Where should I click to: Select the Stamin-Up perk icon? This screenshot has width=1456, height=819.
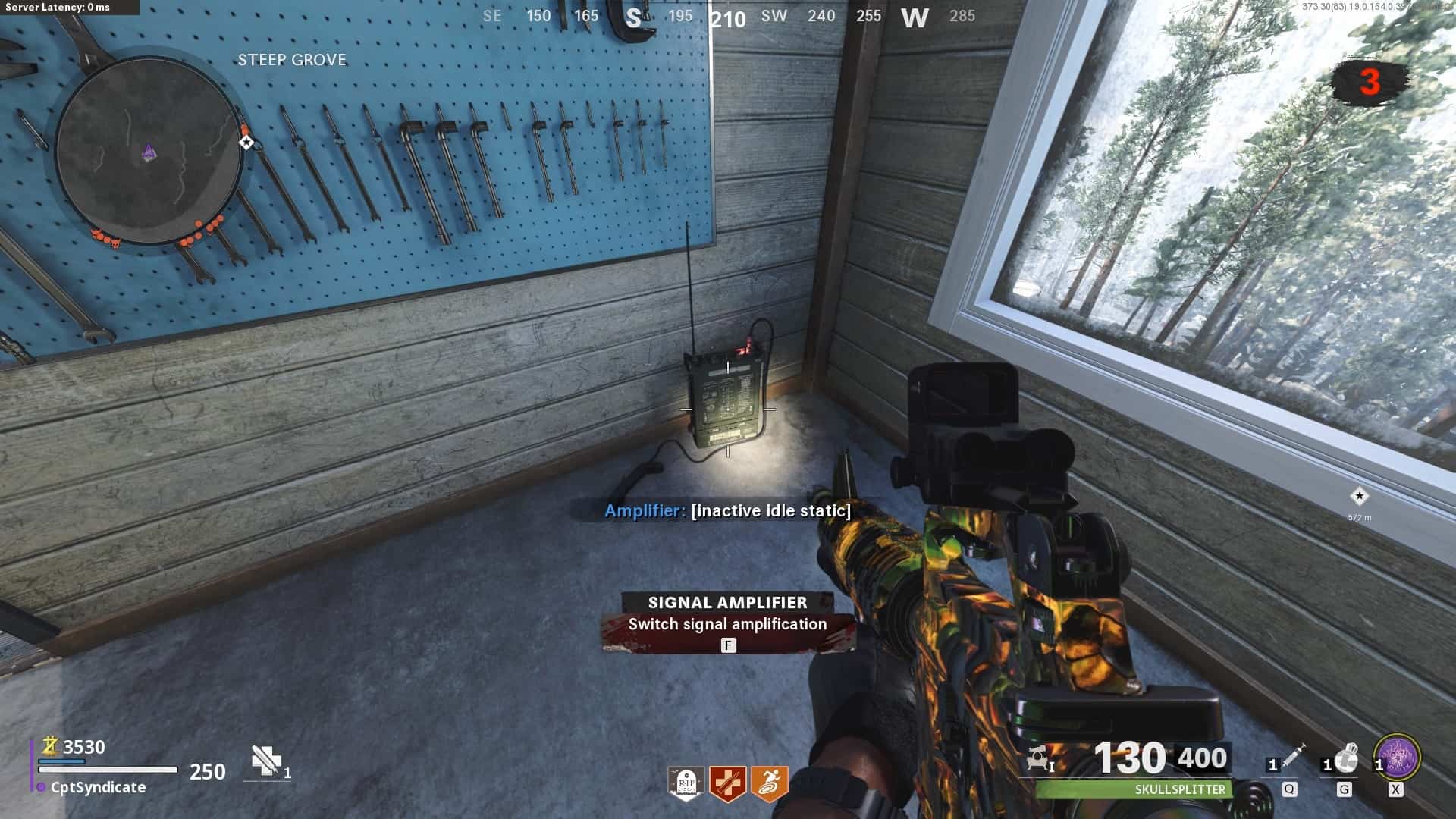pyautogui.click(x=769, y=783)
